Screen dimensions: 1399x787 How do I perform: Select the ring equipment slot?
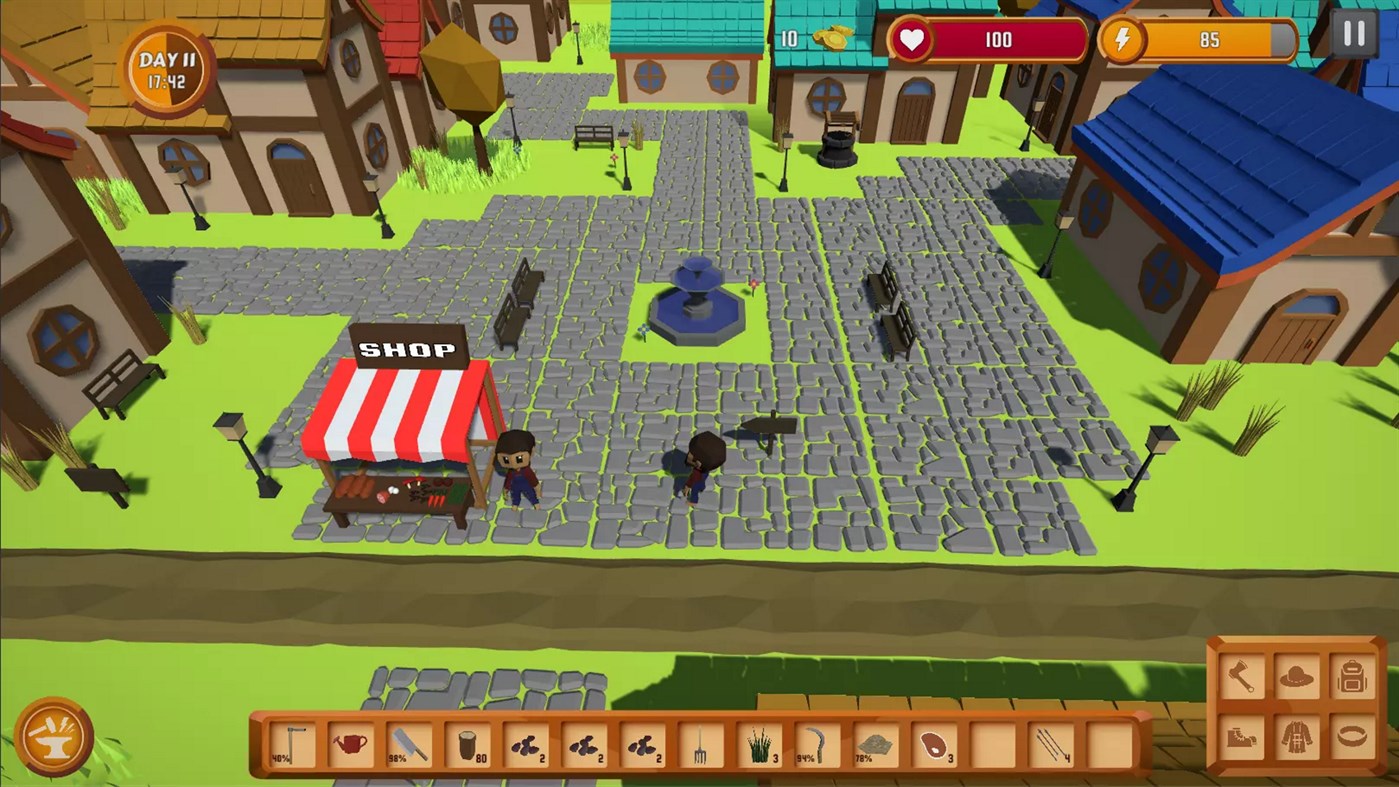[1352, 738]
